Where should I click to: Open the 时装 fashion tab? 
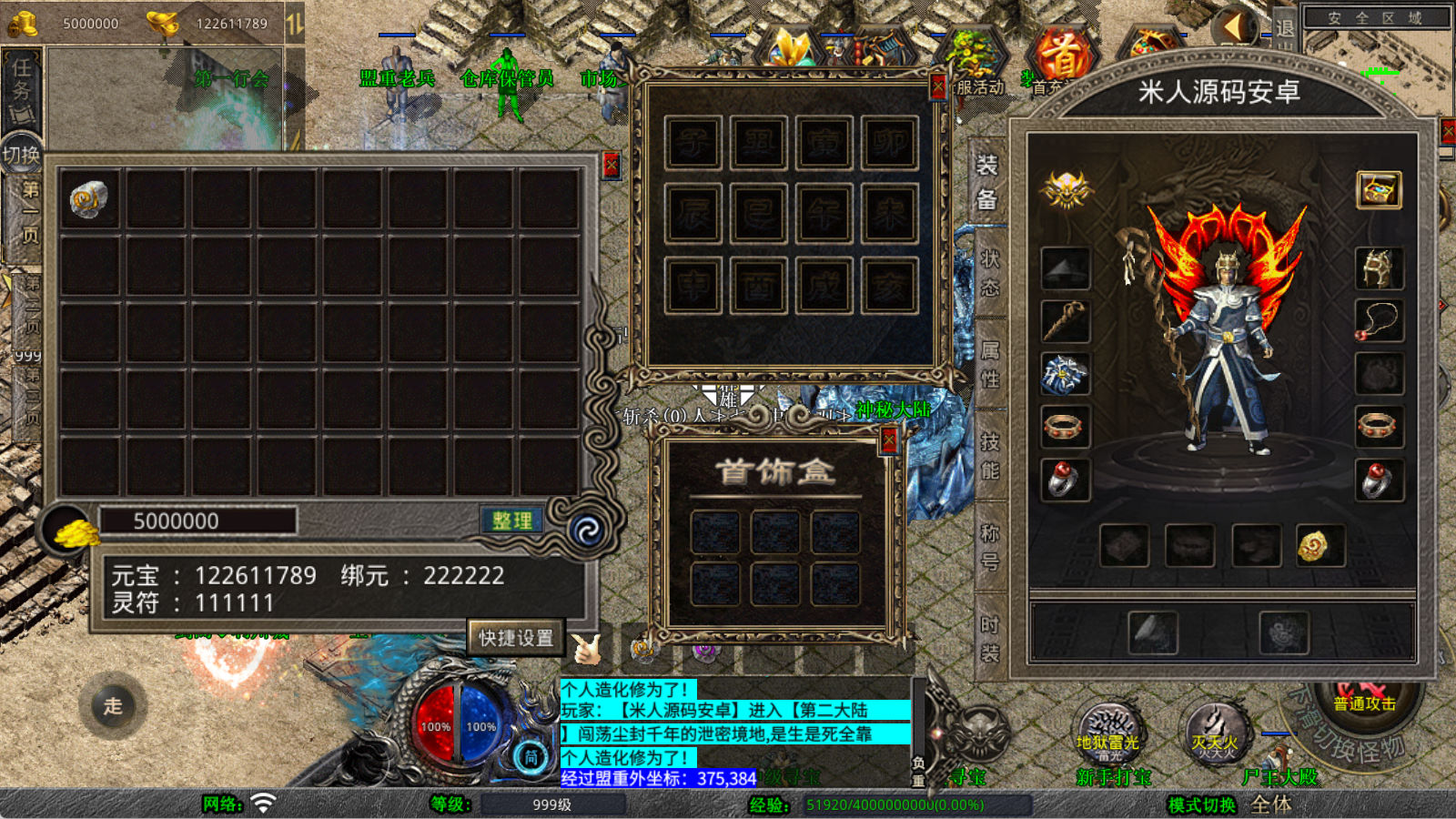click(989, 638)
